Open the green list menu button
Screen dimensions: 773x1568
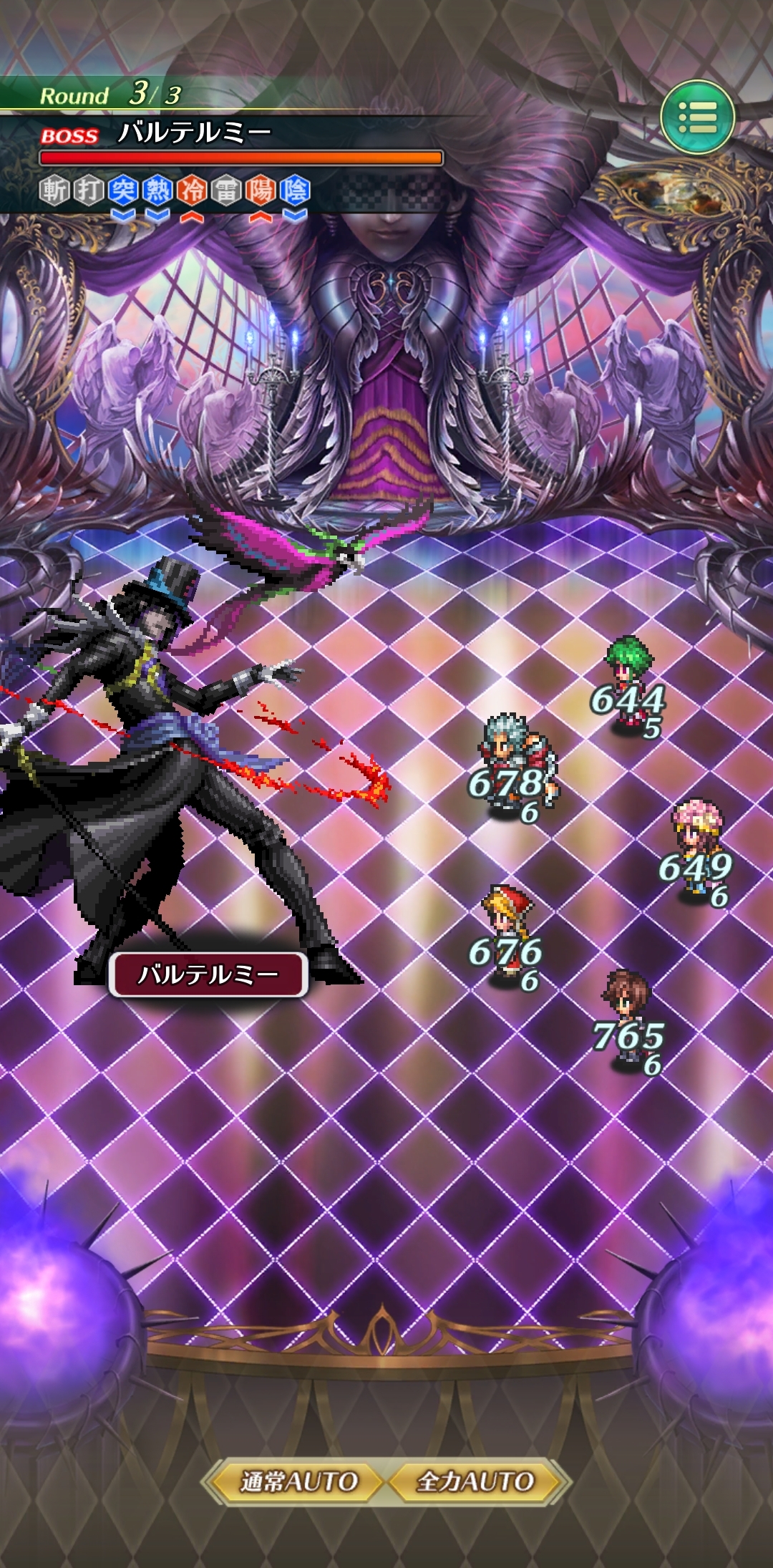697,117
